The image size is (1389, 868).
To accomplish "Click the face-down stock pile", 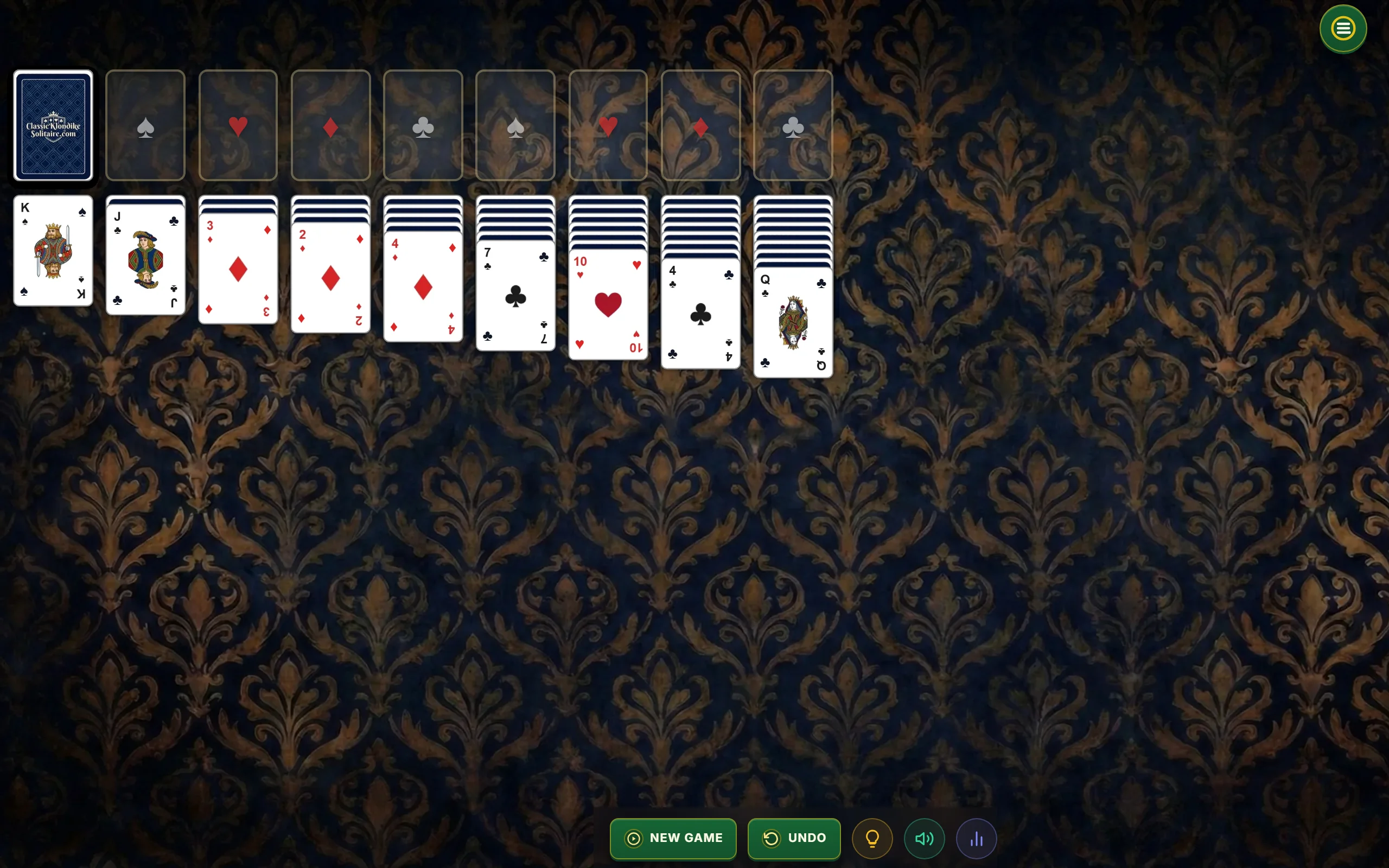I will pyautogui.click(x=53, y=125).
